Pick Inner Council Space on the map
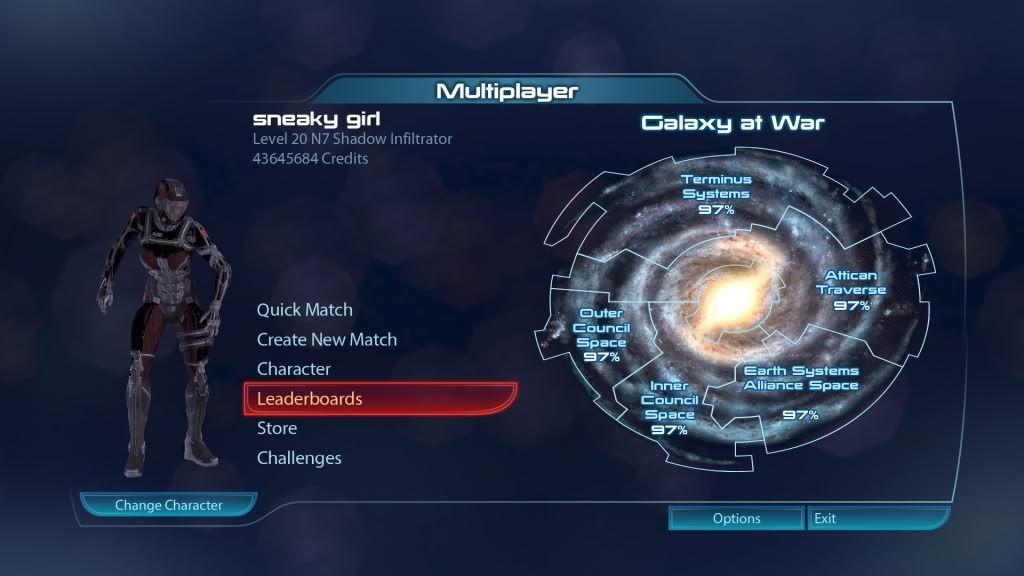The width and height of the screenshot is (1024, 576). [669, 407]
